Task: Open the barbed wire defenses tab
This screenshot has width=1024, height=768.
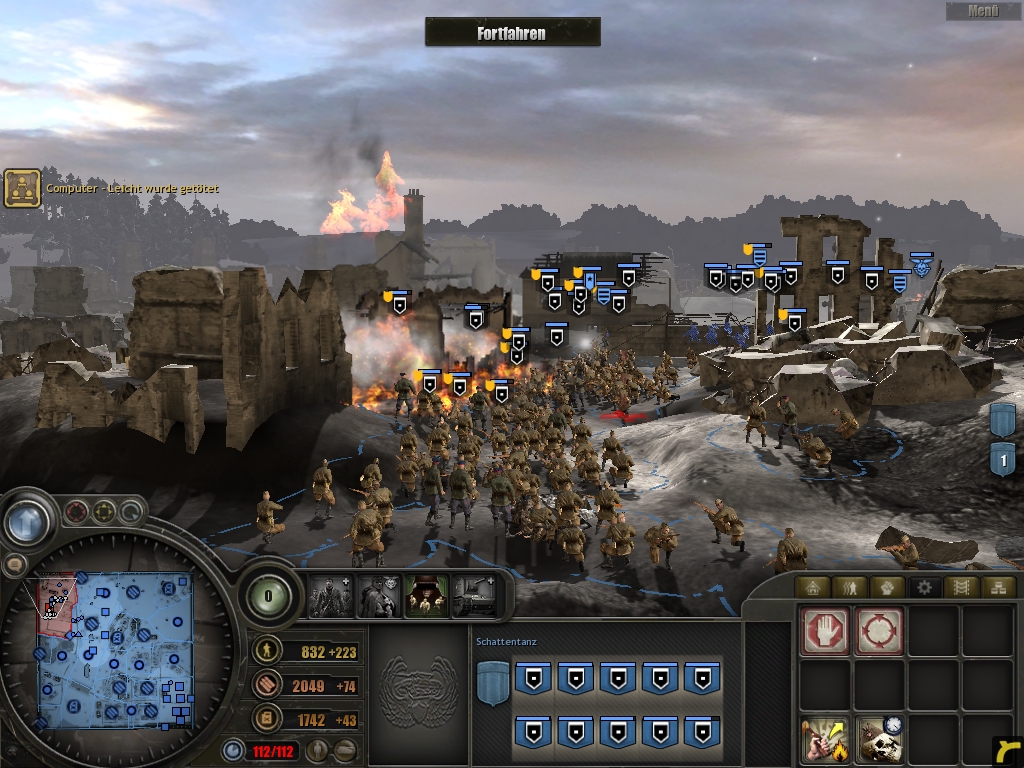Action: (x=961, y=587)
